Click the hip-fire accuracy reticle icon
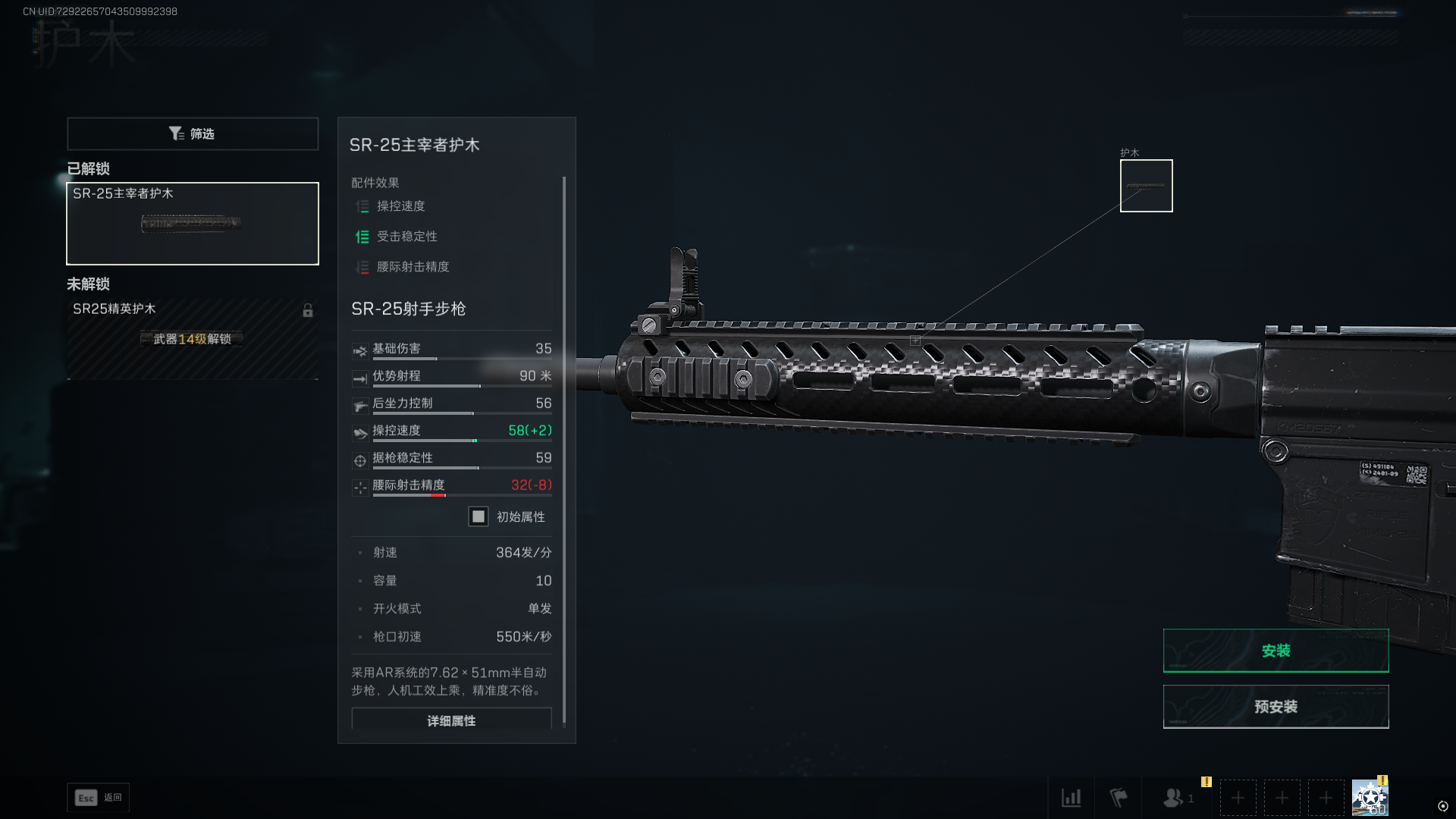This screenshot has width=1456, height=819. coord(359,487)
